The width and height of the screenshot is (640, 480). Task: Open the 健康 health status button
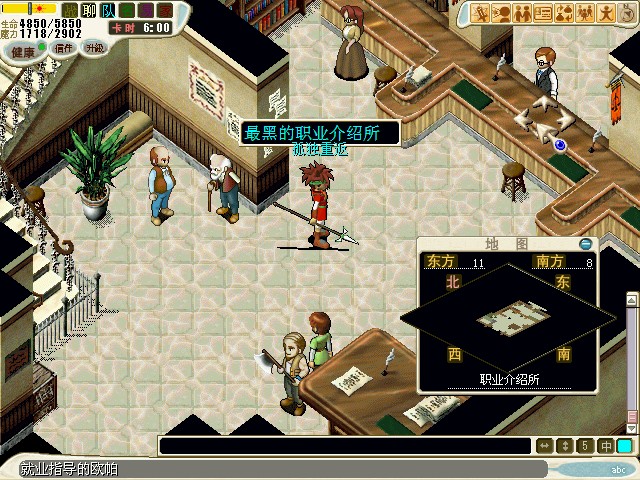[22, 49]
